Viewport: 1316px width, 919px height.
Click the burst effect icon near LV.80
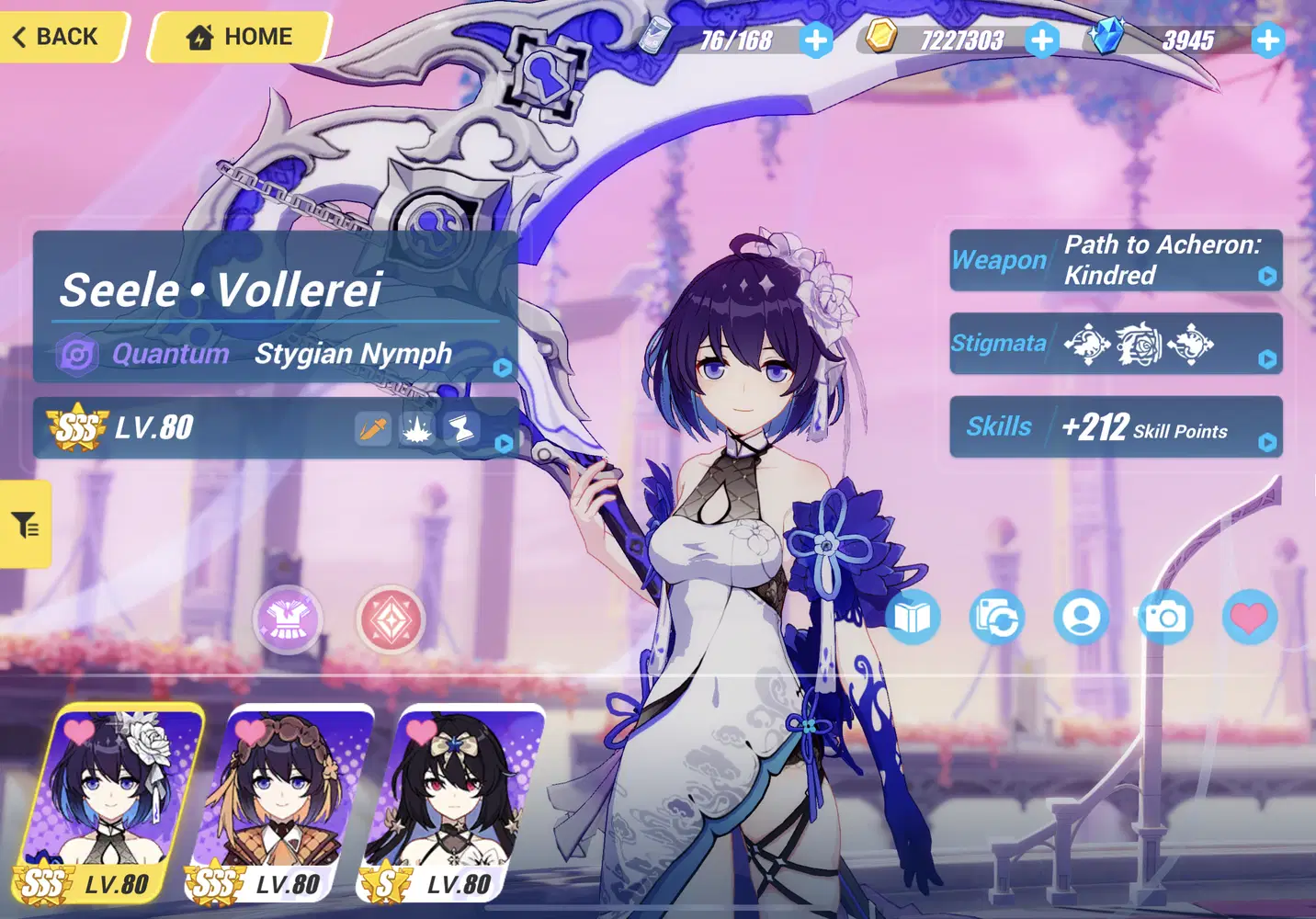coord(415,427)
